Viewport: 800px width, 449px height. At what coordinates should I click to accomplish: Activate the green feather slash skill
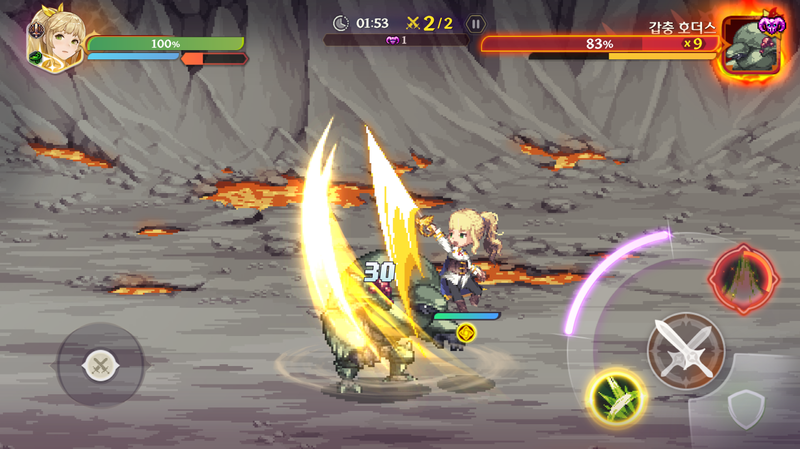[x=616, y=398]
